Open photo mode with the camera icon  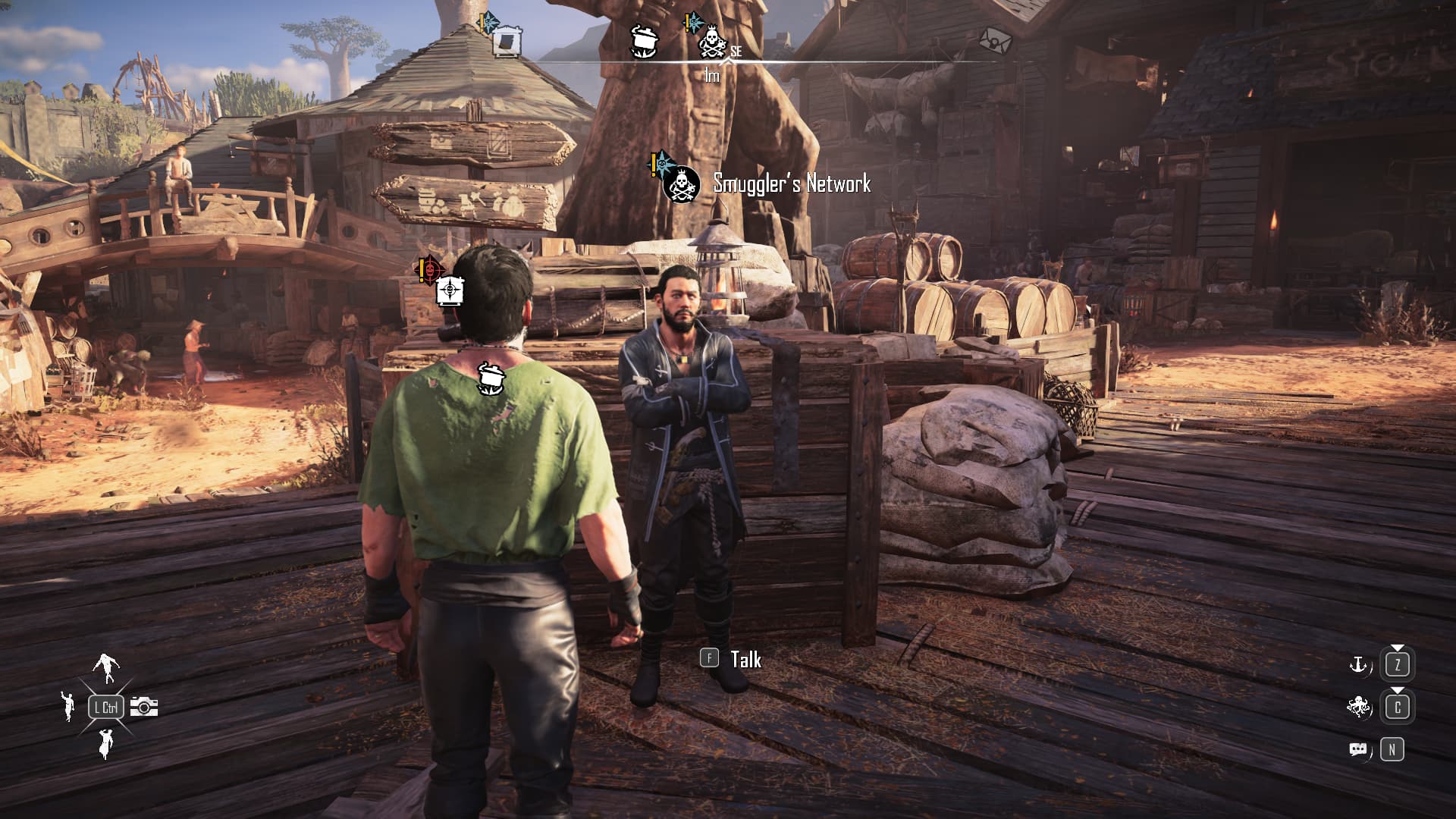click(144, 707)
